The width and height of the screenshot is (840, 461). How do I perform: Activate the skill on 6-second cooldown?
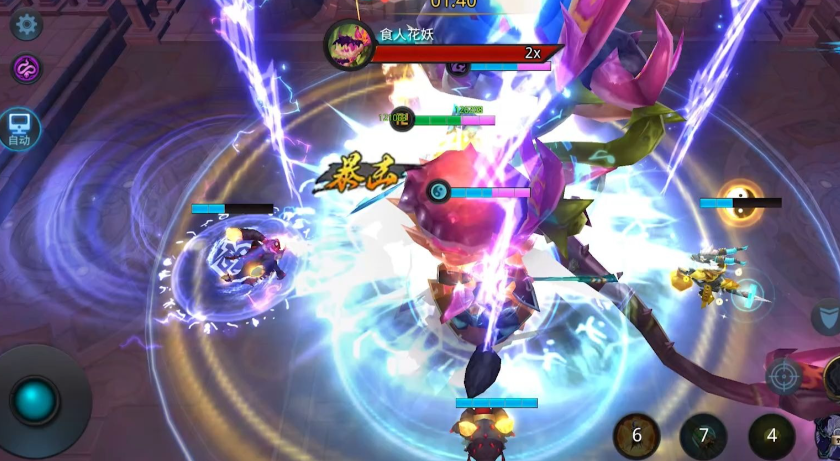point(636,436)
